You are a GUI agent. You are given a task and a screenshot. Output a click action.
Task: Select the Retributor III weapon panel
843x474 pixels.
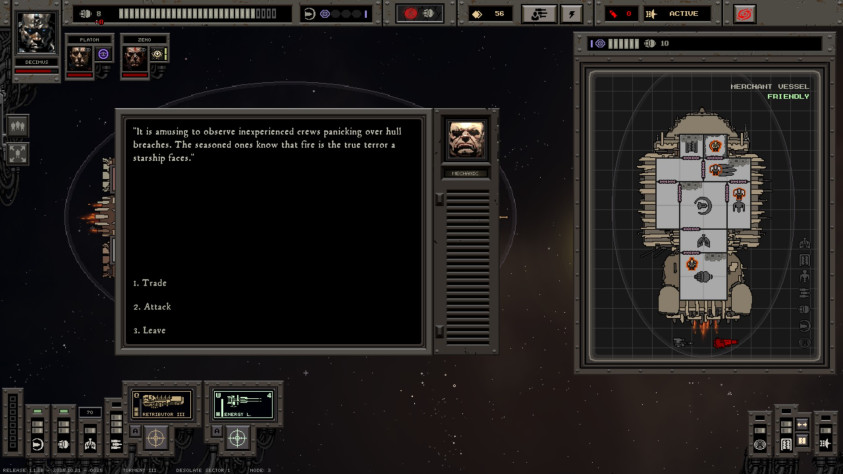click(162, 403)
